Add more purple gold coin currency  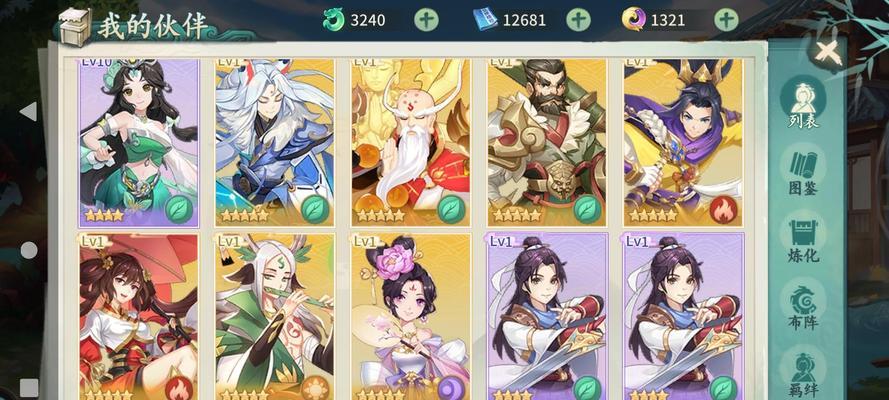[726, 19]
